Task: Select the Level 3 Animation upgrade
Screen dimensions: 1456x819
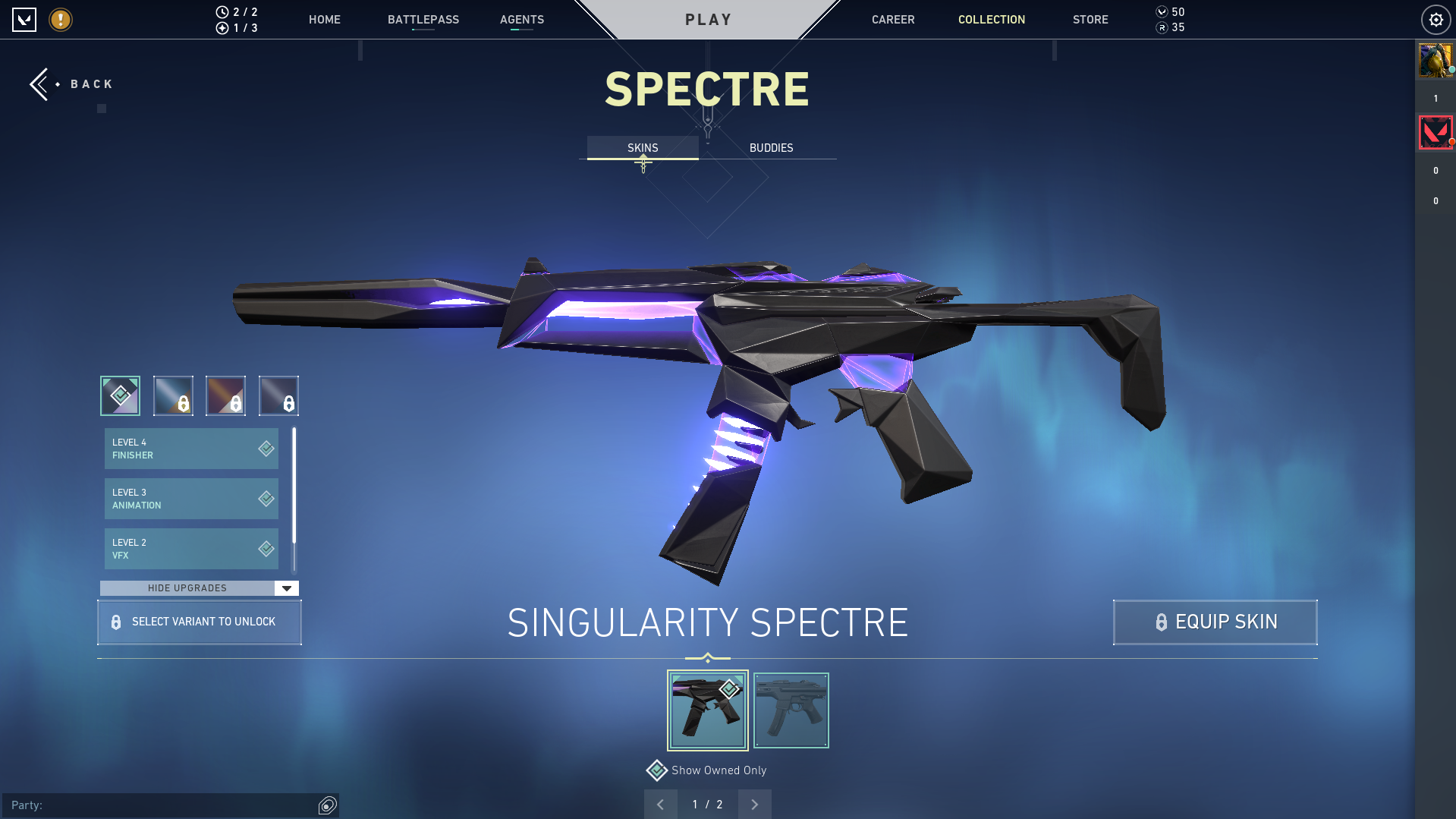Action: (190, 498)
